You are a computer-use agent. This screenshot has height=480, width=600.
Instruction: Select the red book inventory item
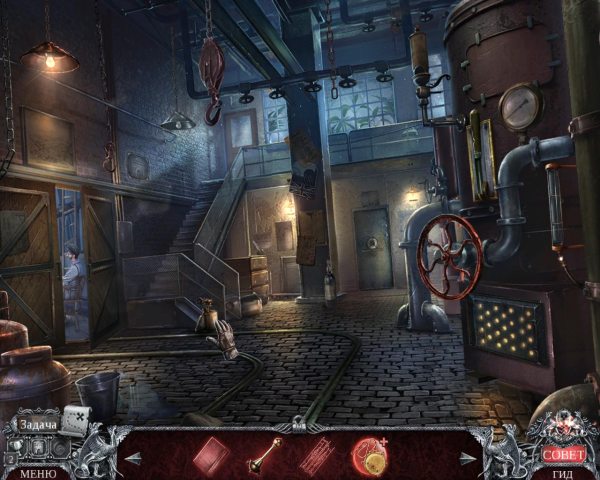coord(211,454)
